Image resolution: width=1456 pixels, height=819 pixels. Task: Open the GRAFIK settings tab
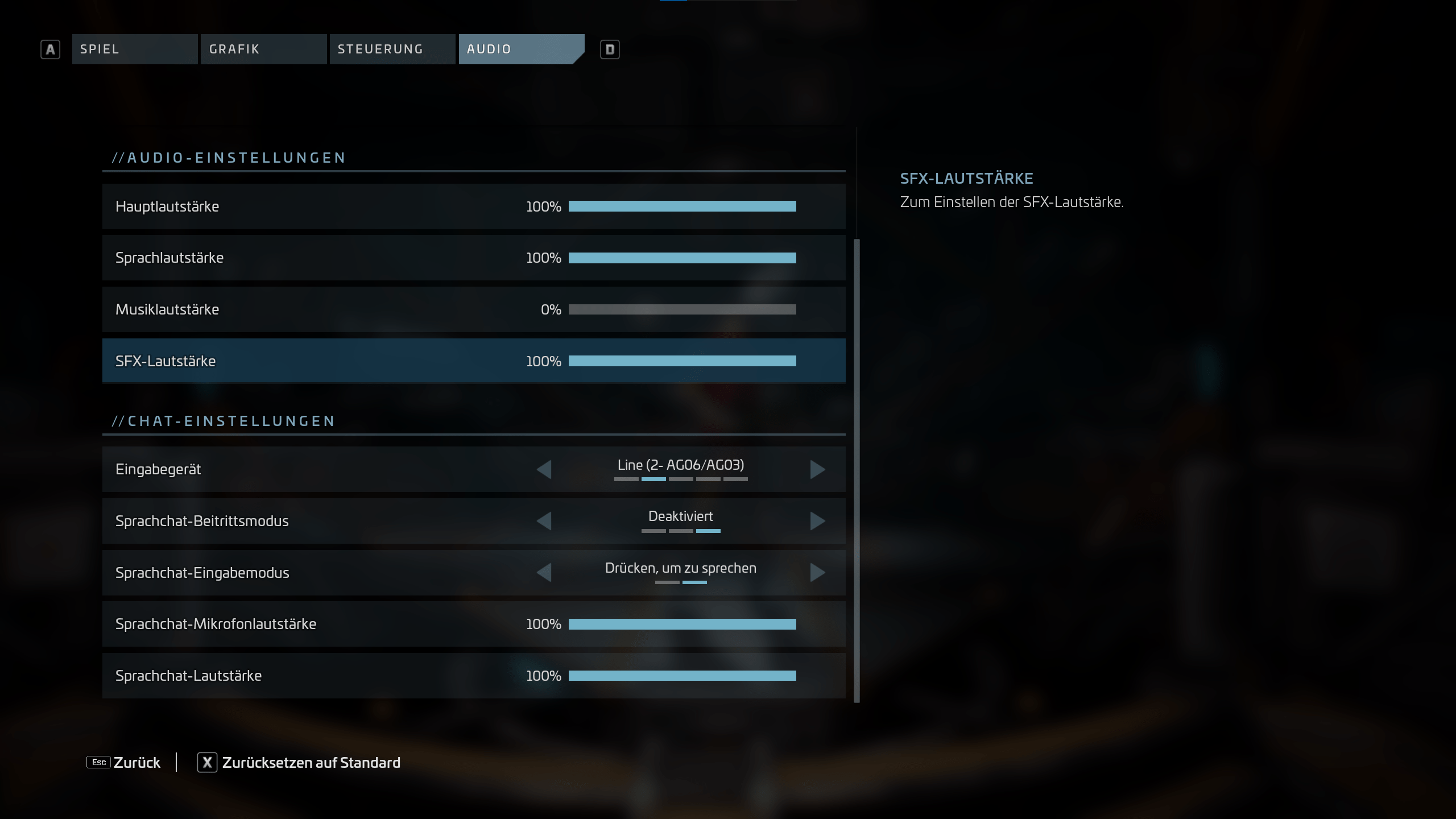(x=263, y=49)
